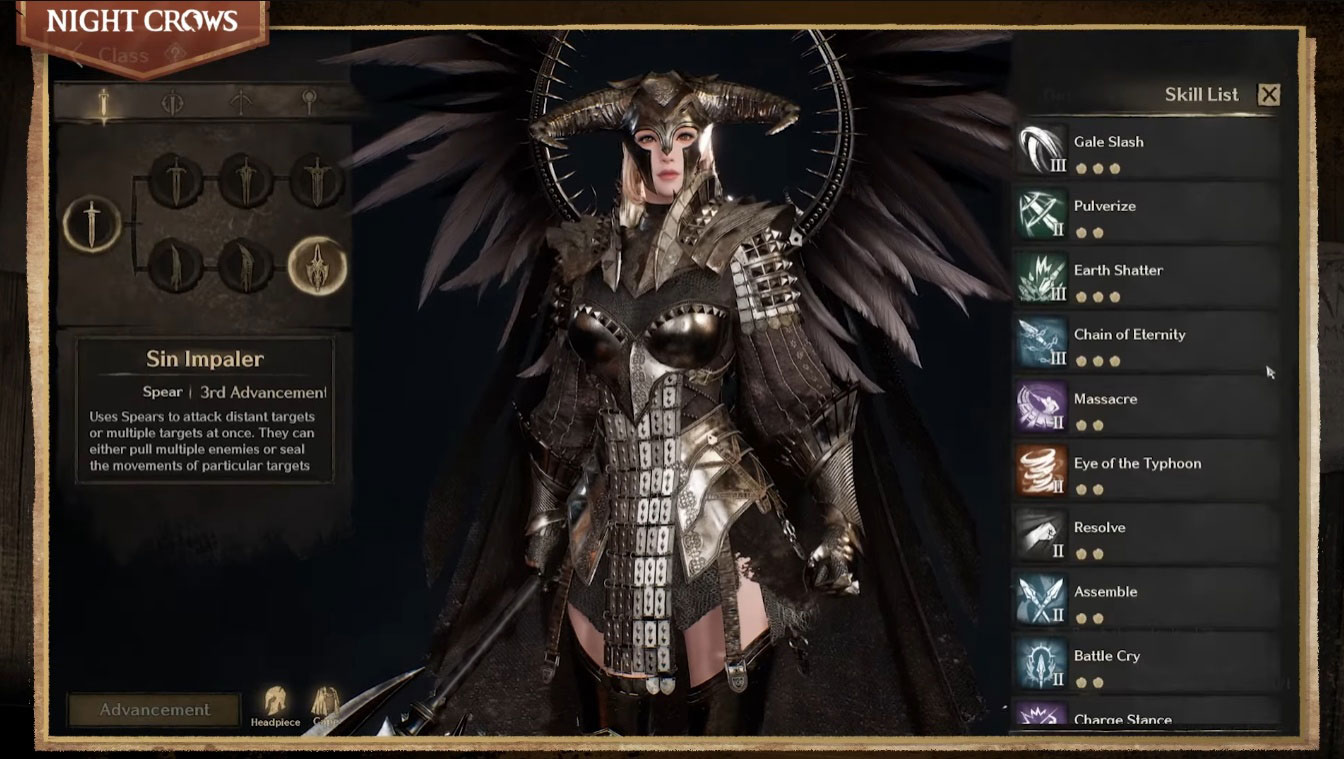1344x759 pixels.
Task: Close the Skill List panel
Action: point(1269,95)
